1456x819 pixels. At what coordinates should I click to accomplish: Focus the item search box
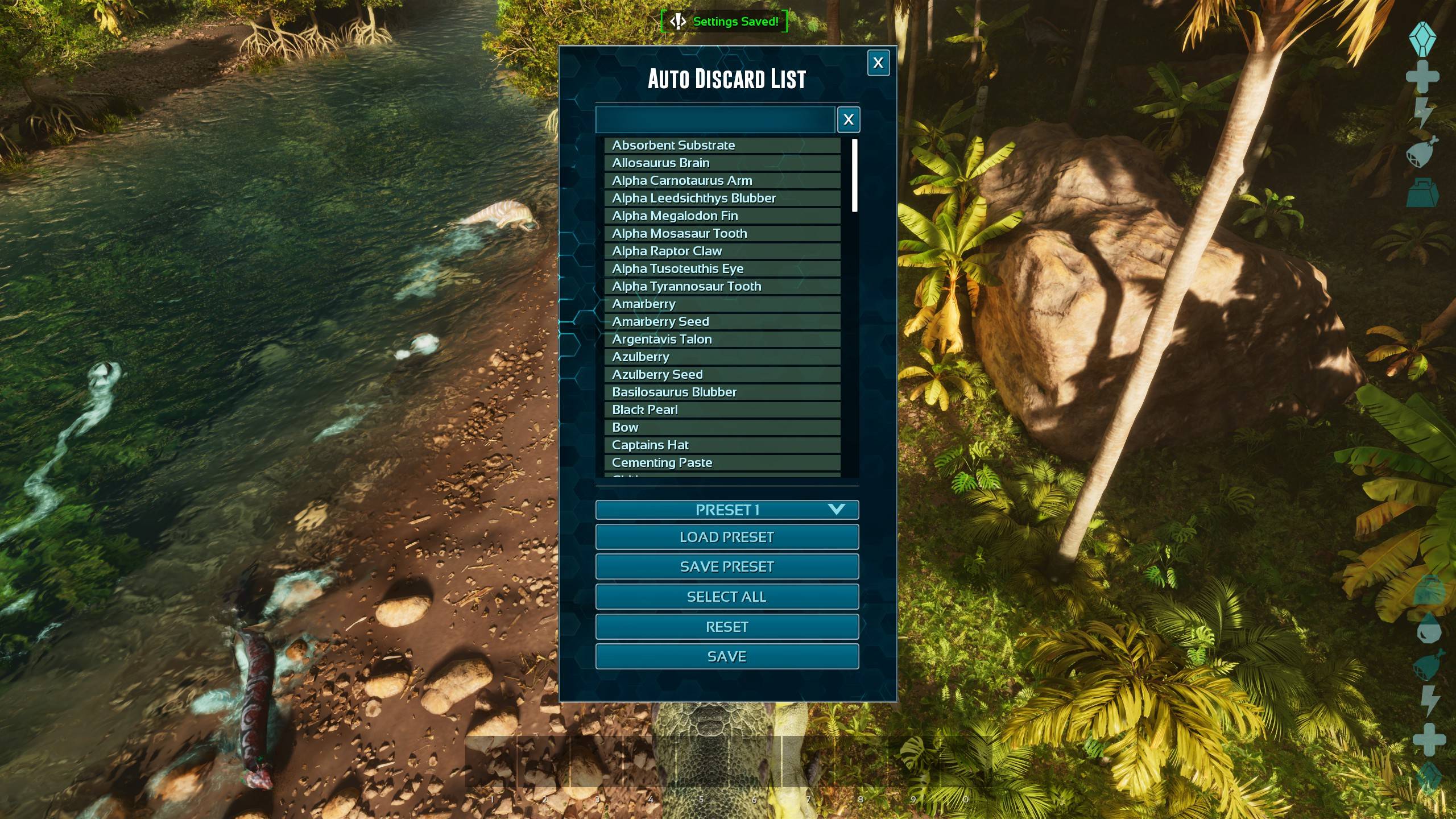[x=715, y=119]
